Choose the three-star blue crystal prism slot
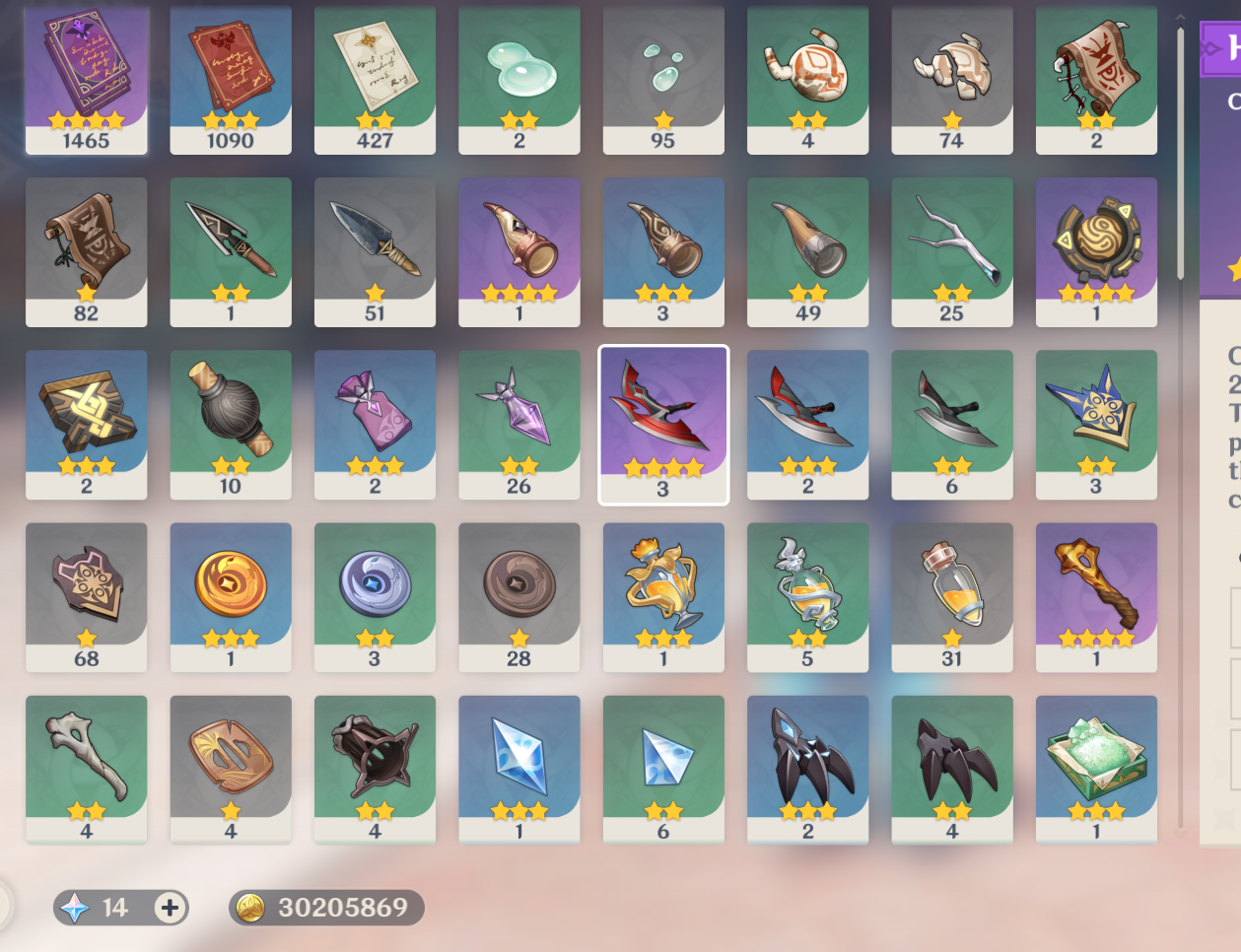This screenshot has width=1241, height=952. (x=519, y=769)
